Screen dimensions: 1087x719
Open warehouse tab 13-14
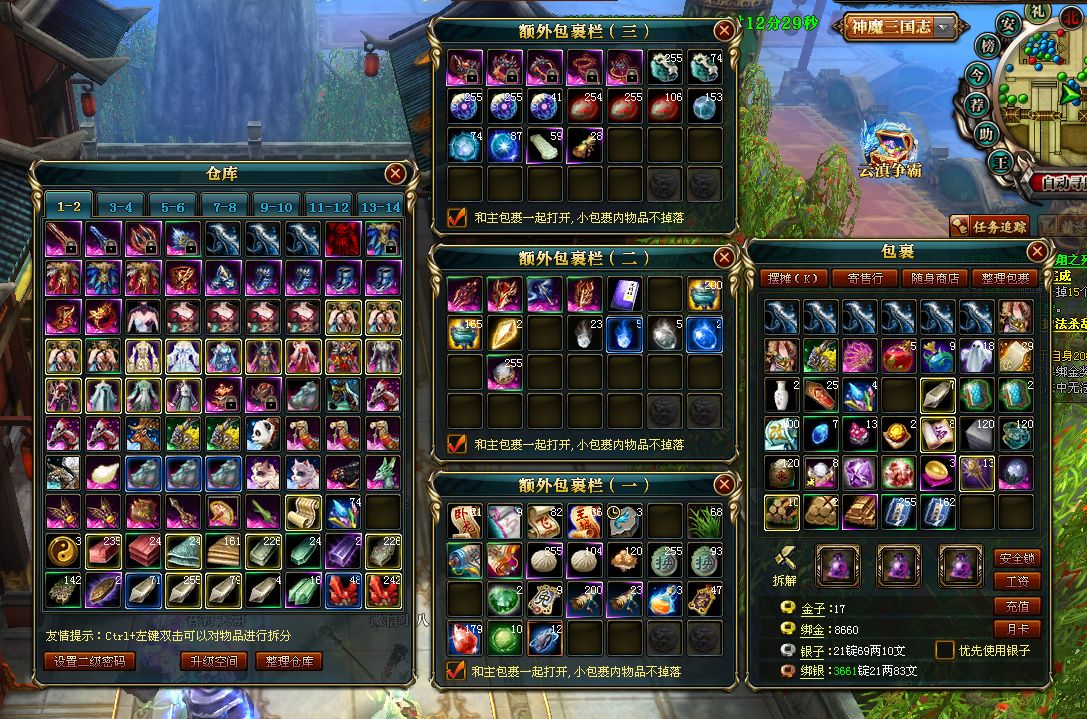380,206
